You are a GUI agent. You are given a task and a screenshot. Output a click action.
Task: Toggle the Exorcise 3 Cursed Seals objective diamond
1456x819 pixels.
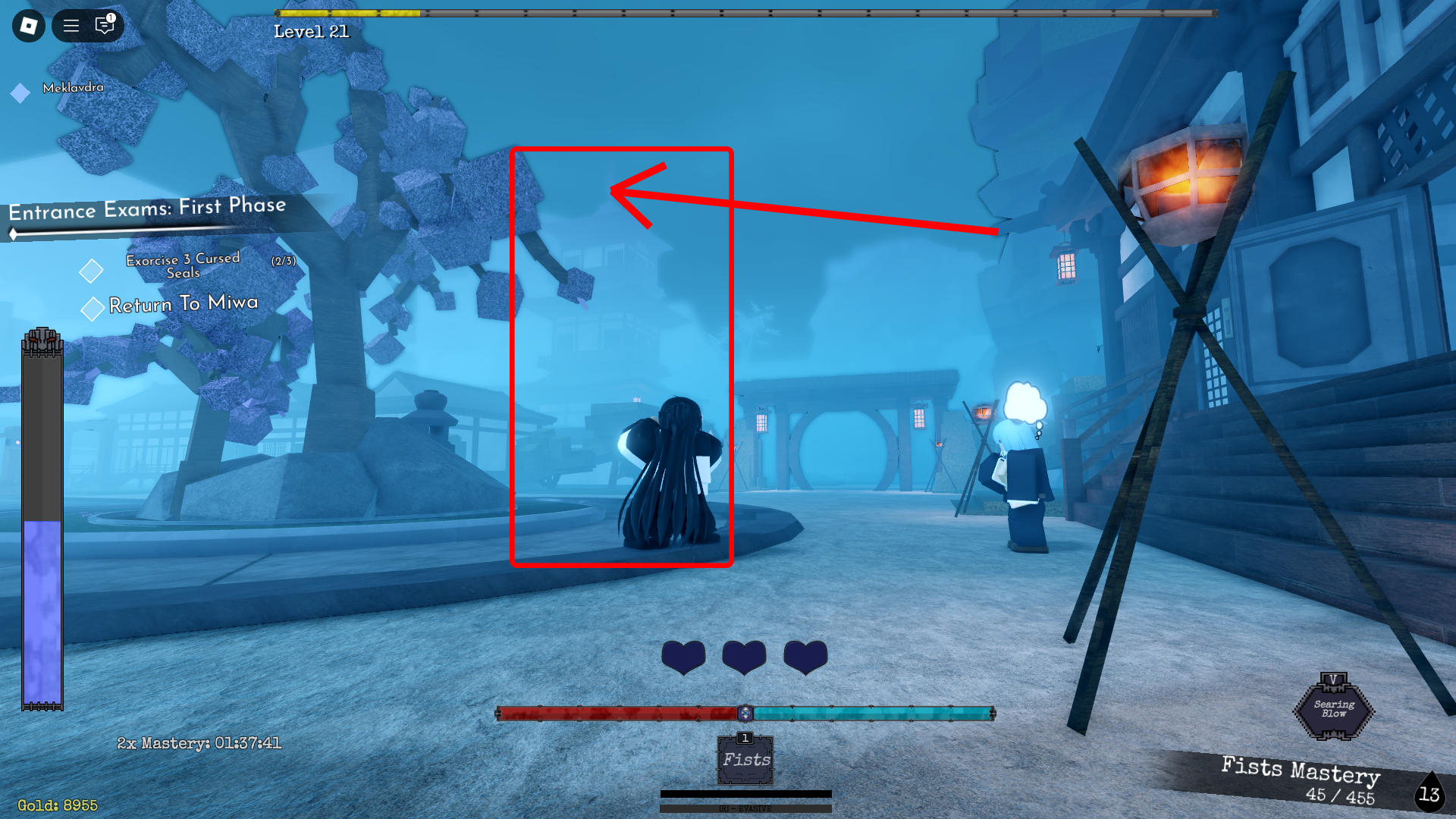pyautogui.click(x=91, y=268)
